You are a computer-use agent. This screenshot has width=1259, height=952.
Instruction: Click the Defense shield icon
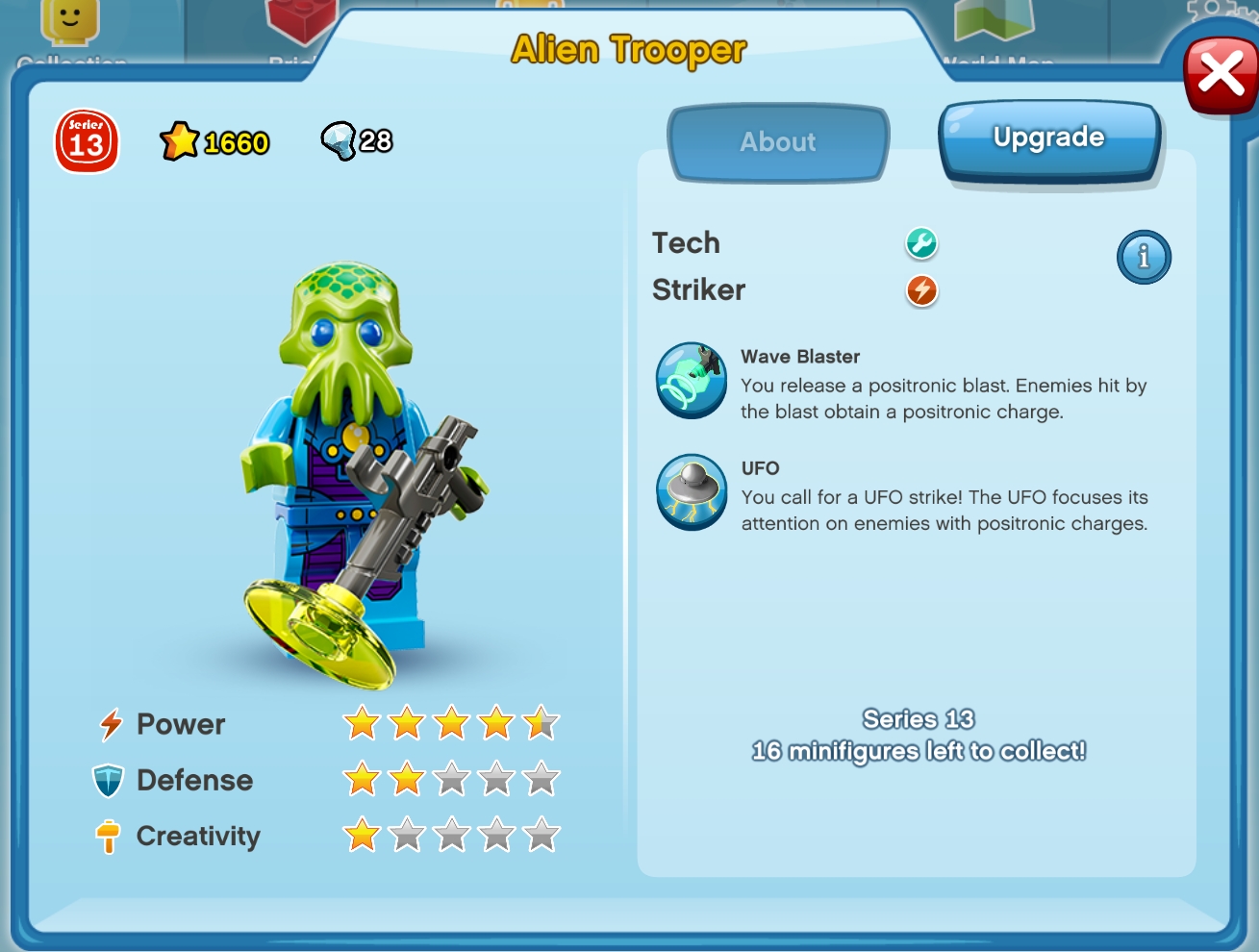coord(110,779)
